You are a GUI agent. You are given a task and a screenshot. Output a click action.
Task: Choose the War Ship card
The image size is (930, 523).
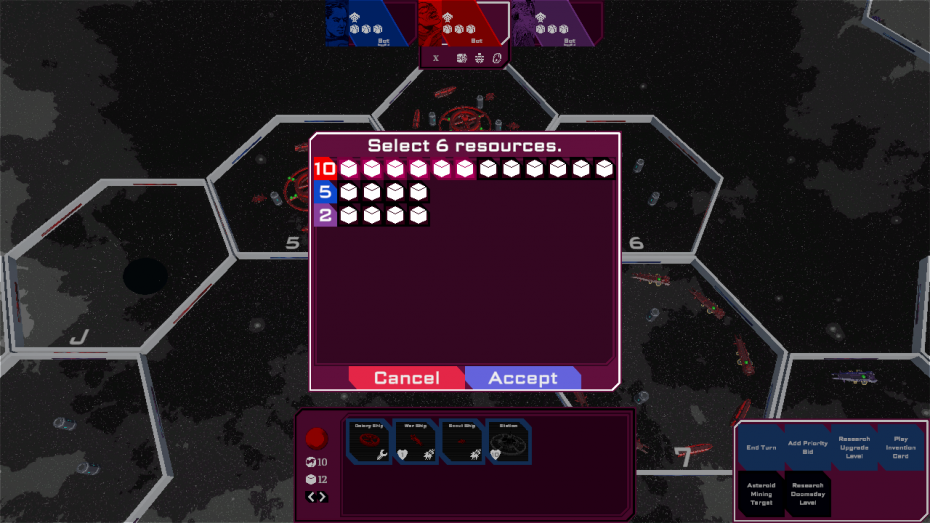tap(416, 442)
